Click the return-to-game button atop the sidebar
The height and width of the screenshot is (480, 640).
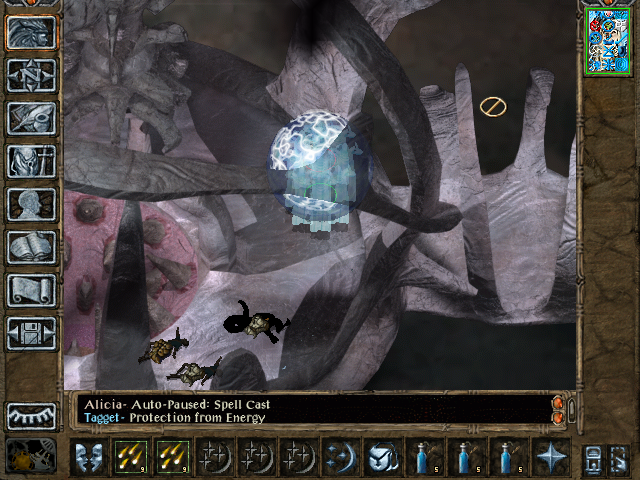[x=31, y=32]
